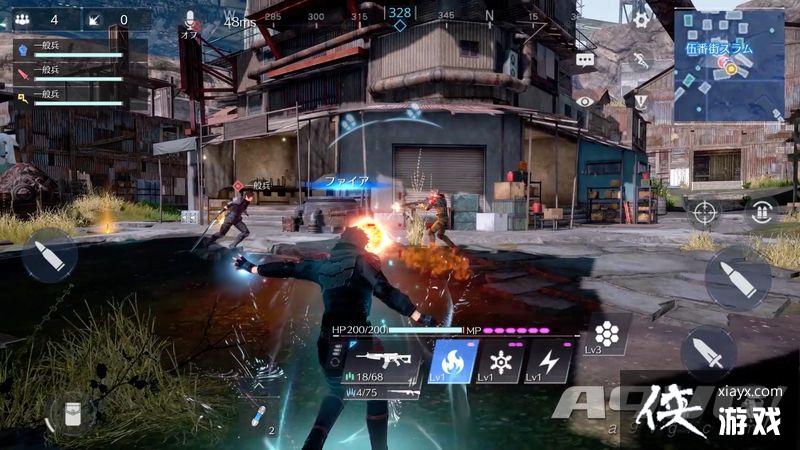Fire with the right bullet button
Screen dimensions: 800x450
click(x=738, y=278)
